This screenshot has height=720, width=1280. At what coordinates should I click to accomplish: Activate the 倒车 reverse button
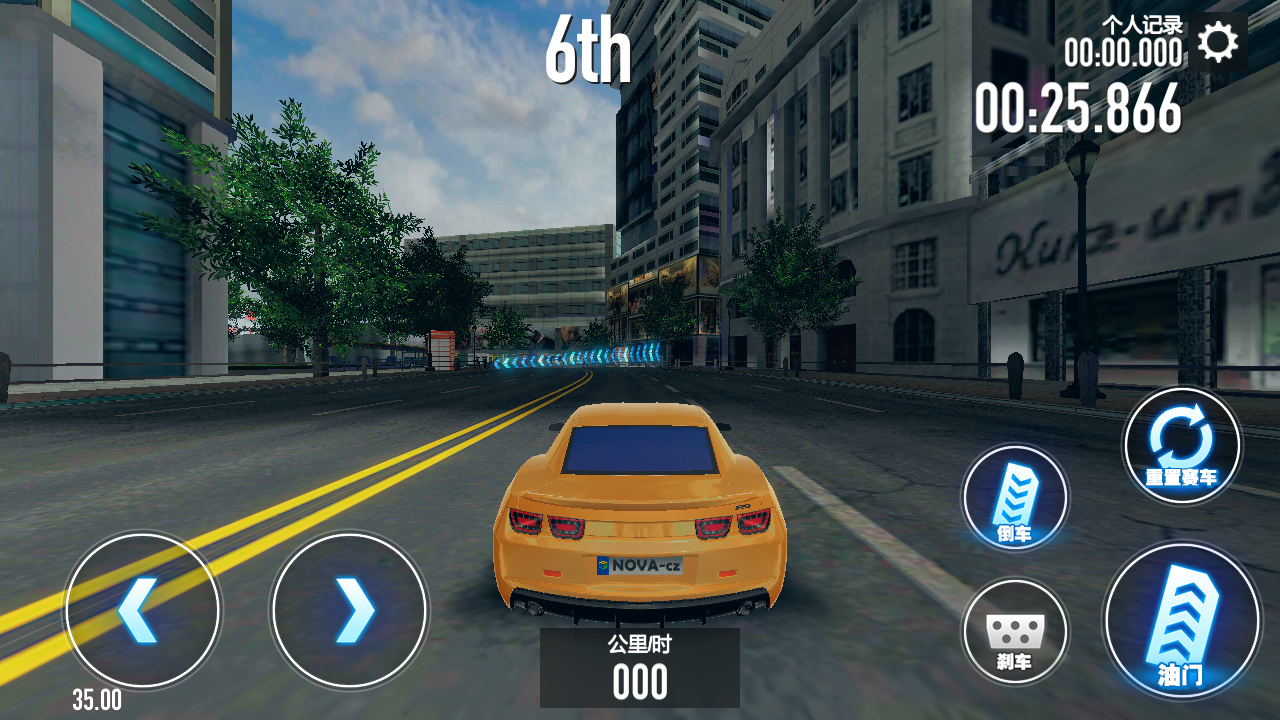click(x=1015, y=497)
